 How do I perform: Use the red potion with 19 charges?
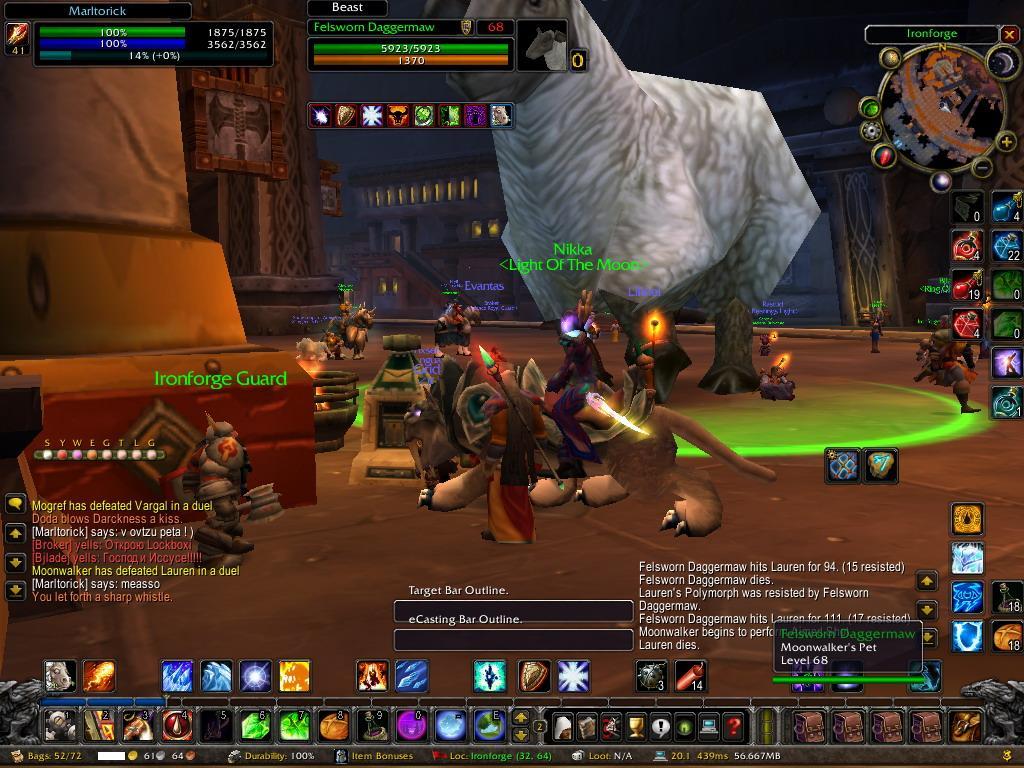click(966, 284)
